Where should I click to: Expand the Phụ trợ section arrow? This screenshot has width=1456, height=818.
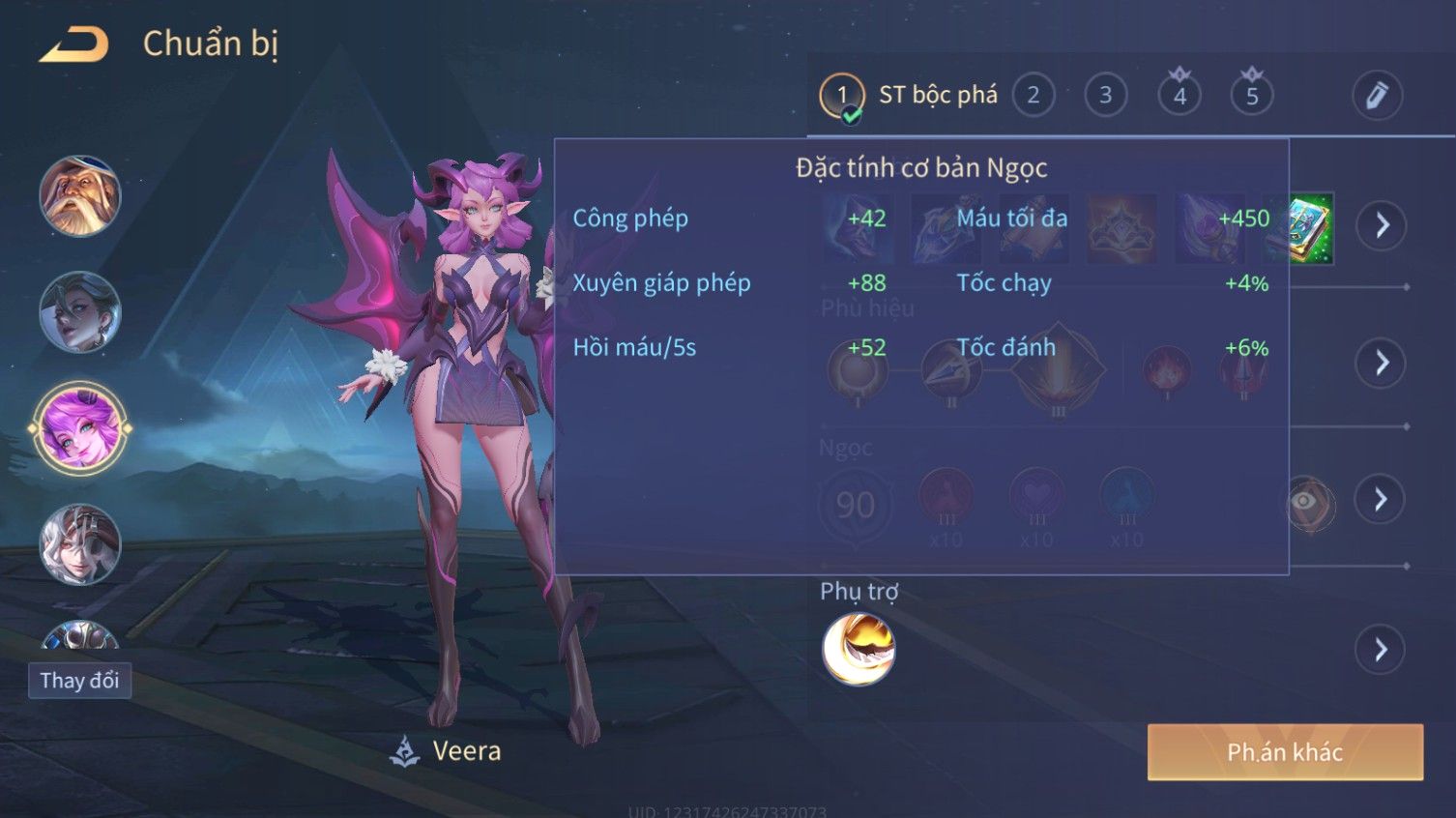click(x=1382, y=649)
